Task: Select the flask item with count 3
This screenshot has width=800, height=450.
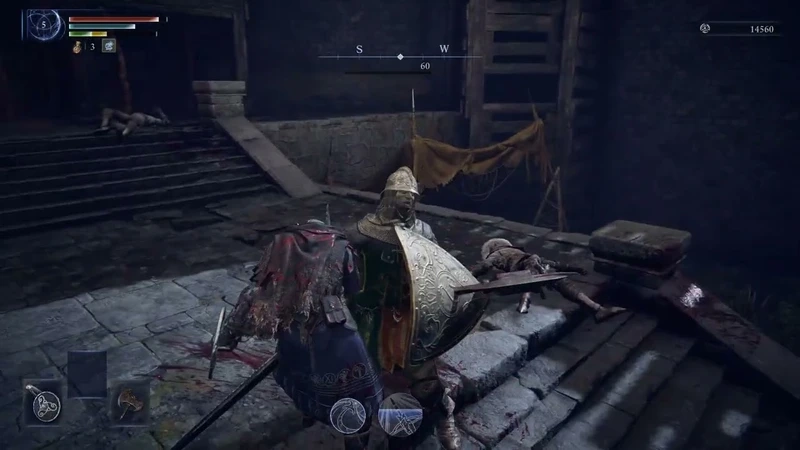Action: pyautogui.click(x=77, y=46)
